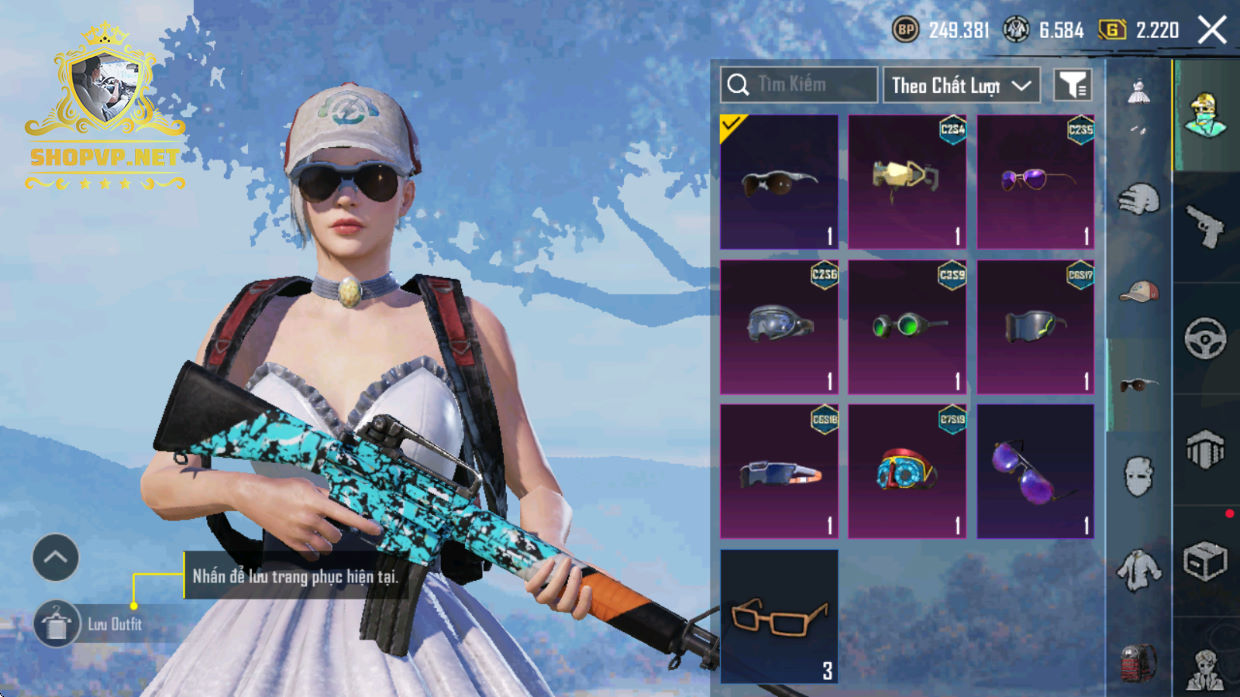Viewport: 1240px width, 697px height.
Task: Close the inventory screen with X
Action: [1212, 30]
